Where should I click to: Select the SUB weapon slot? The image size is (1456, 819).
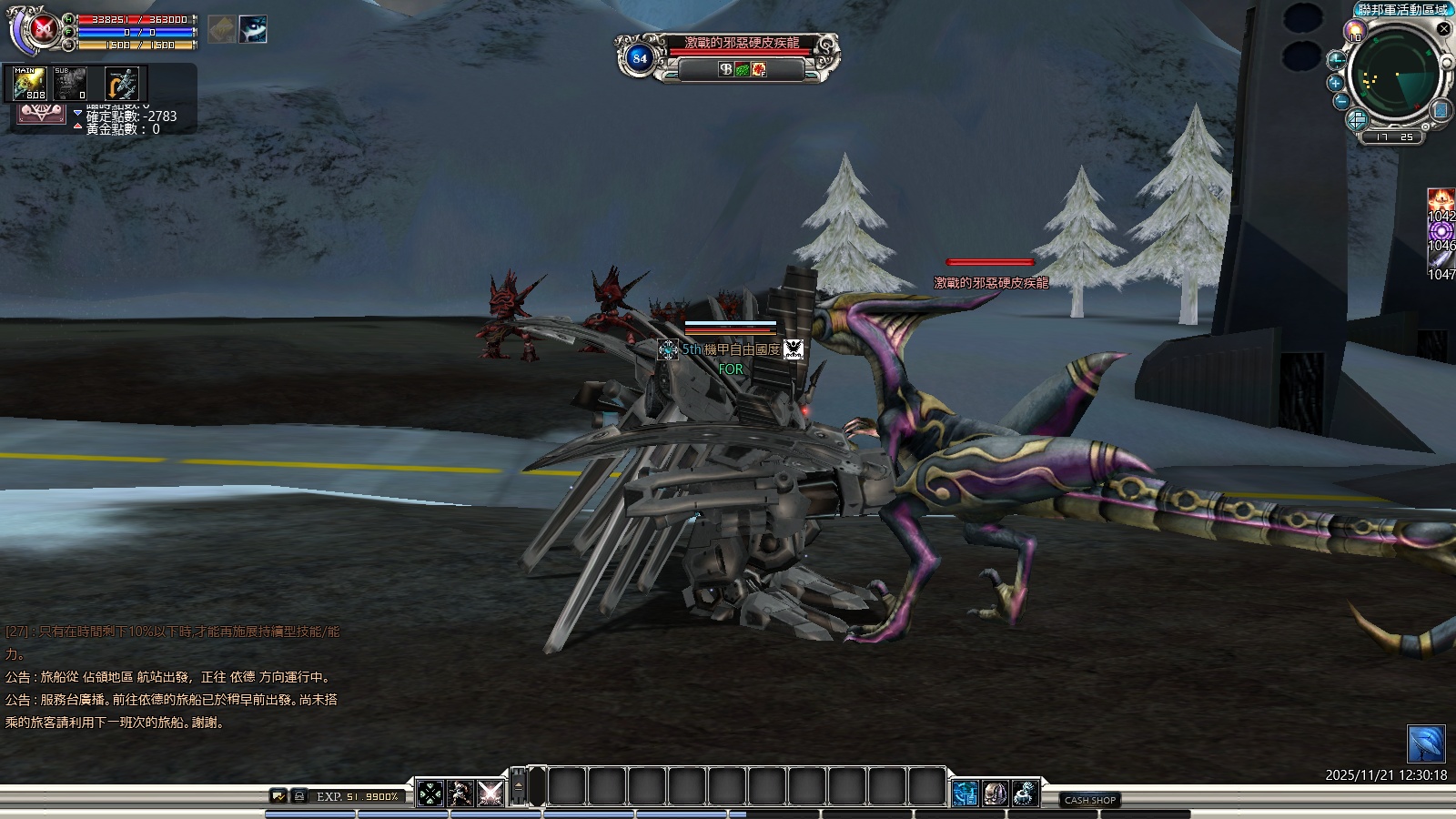70,84
